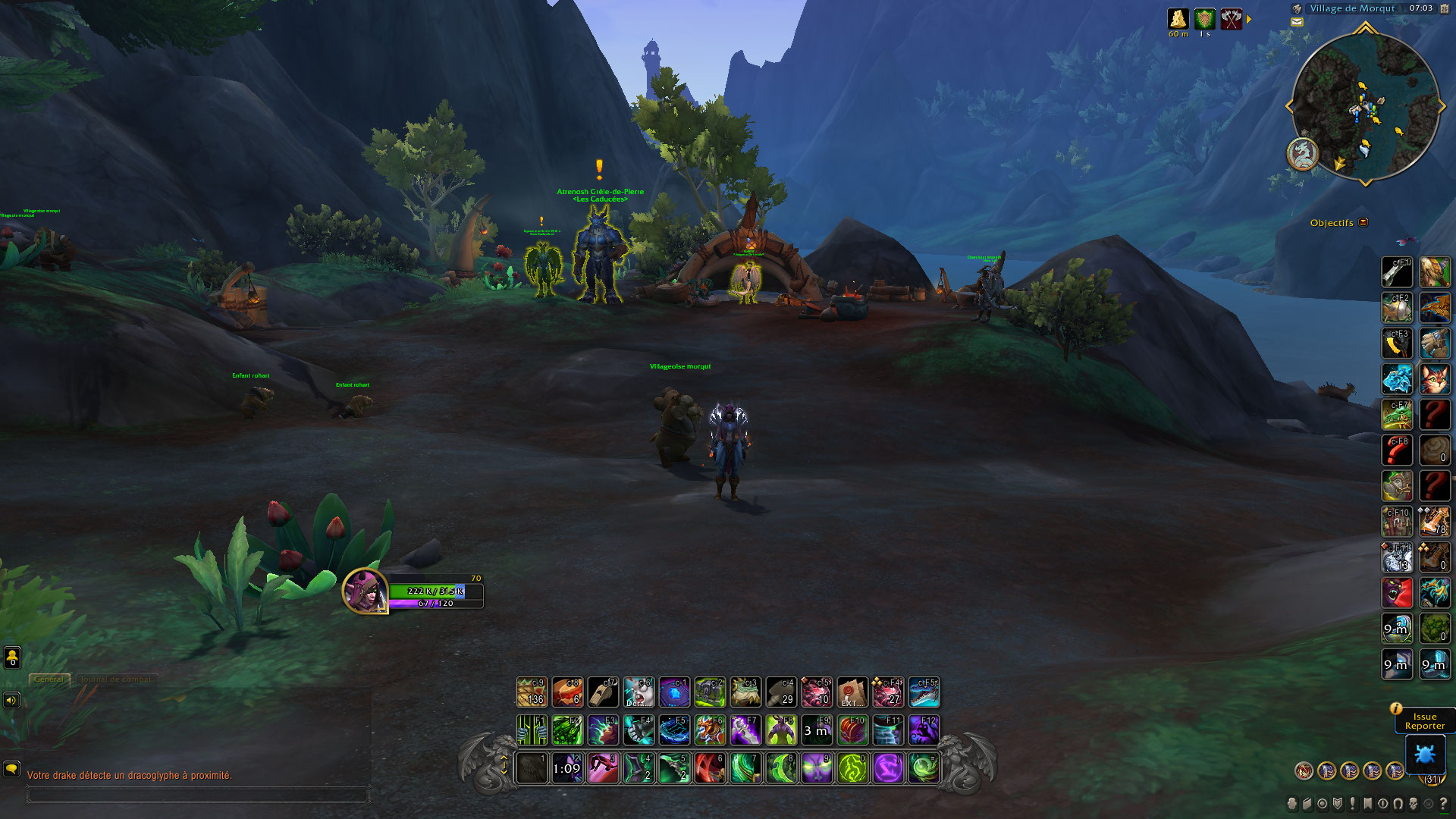Activate the green prison bars ability
Screen dimensions: 1456x819
point(532,730)
